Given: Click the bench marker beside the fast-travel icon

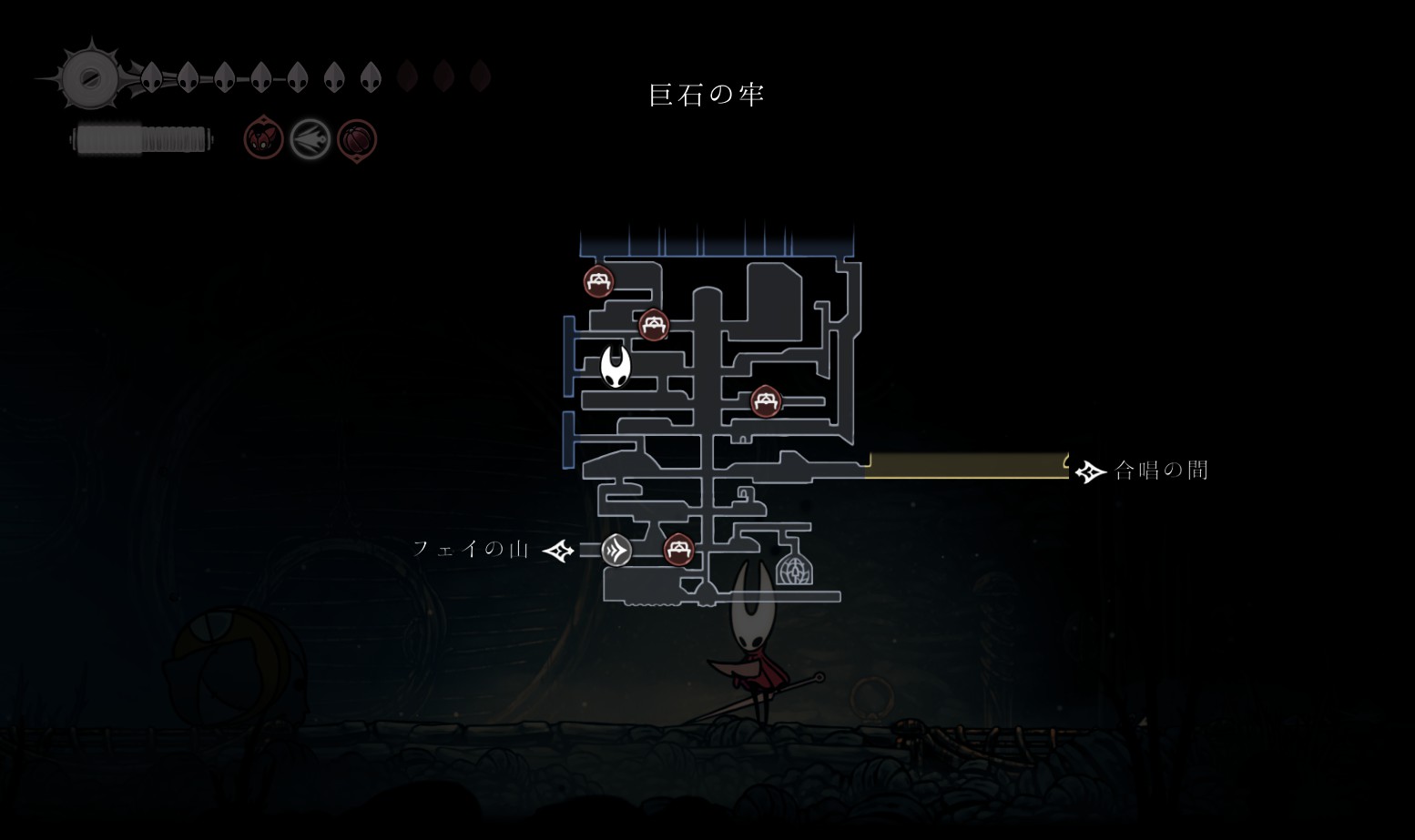Looking at the screenshot, I should (678, 550).
